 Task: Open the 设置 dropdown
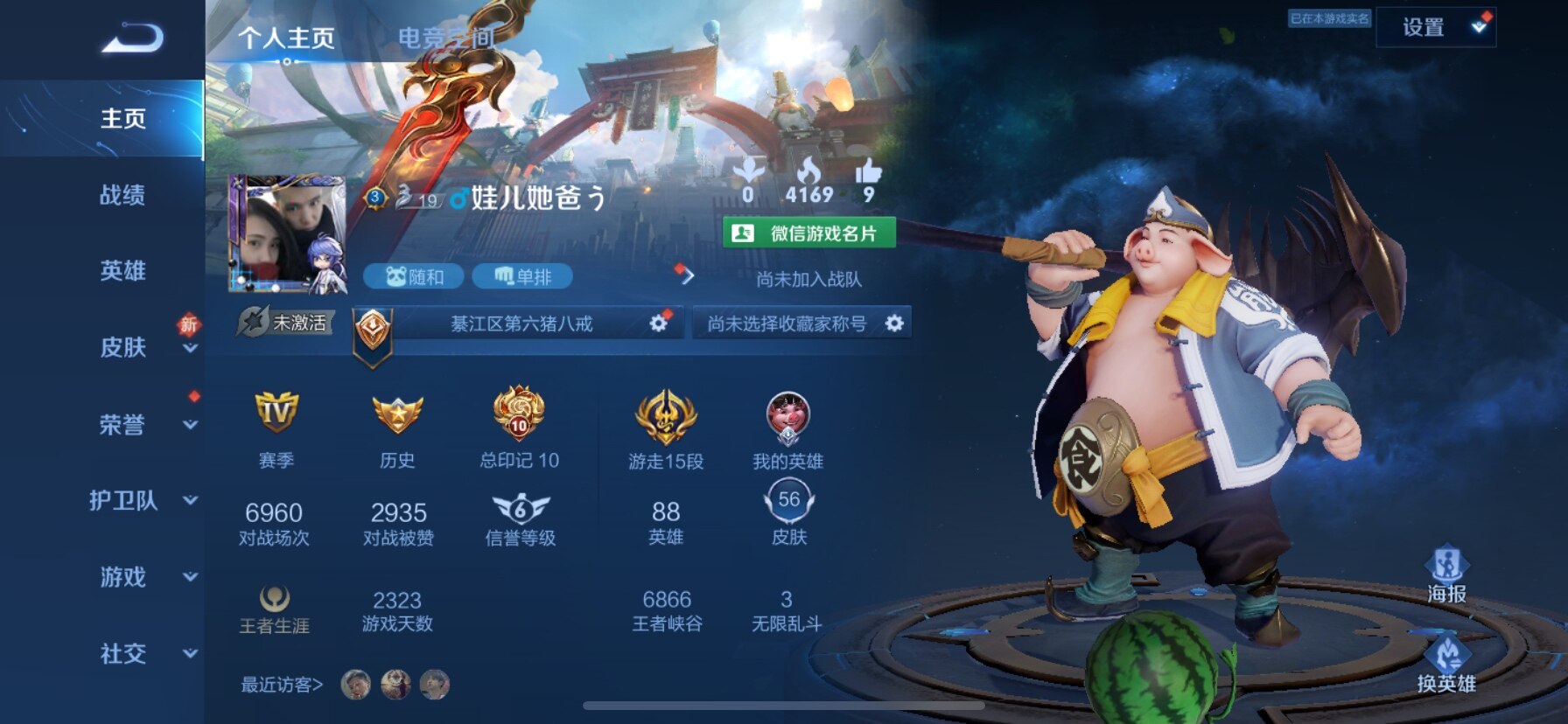(1435, 28)
